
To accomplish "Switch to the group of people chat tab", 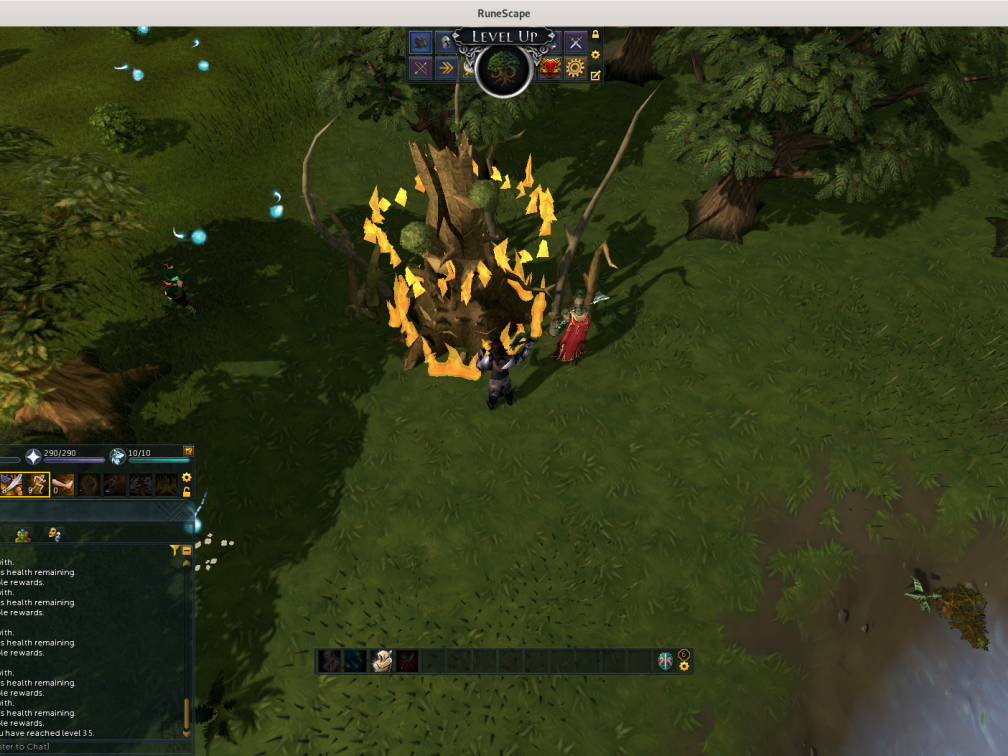I will tap(22, 535).
